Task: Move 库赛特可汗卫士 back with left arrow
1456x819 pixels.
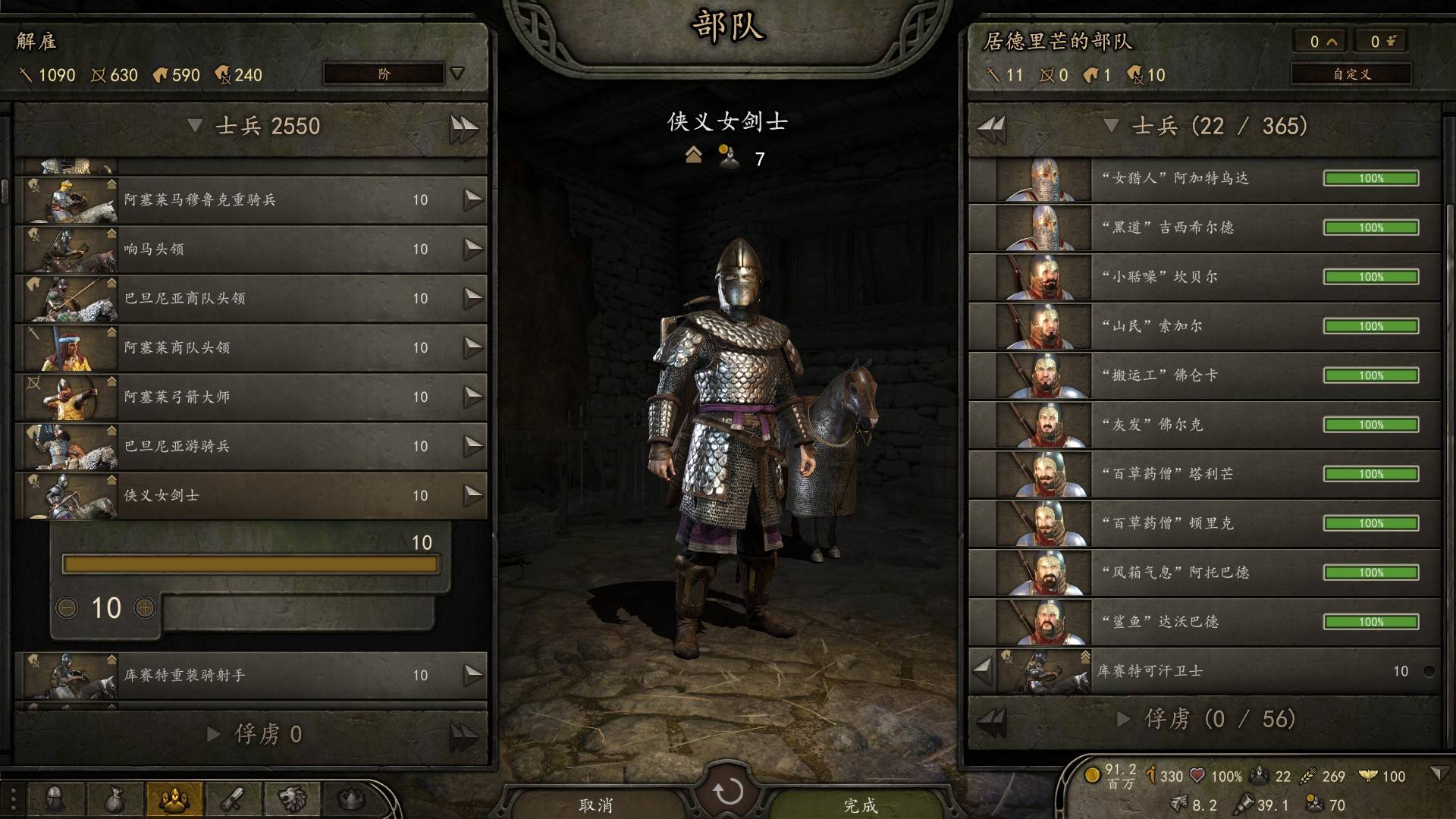Action: point(983,670)
